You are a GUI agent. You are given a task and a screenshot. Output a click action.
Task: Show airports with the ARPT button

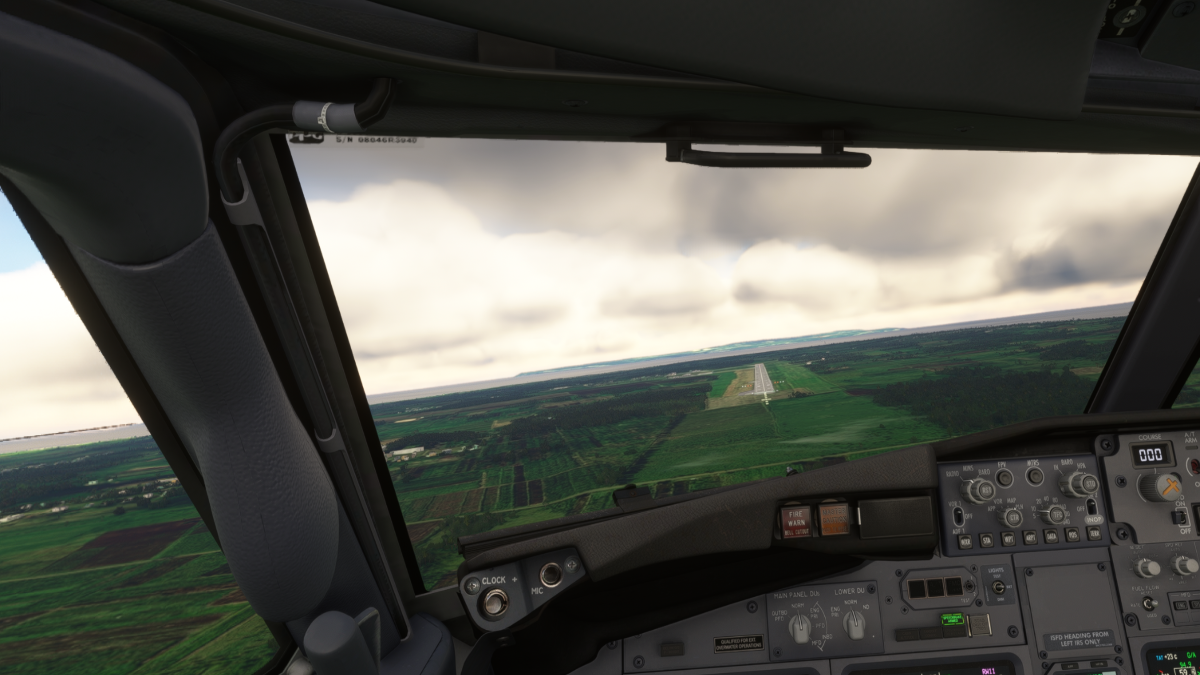(1030, 538)
